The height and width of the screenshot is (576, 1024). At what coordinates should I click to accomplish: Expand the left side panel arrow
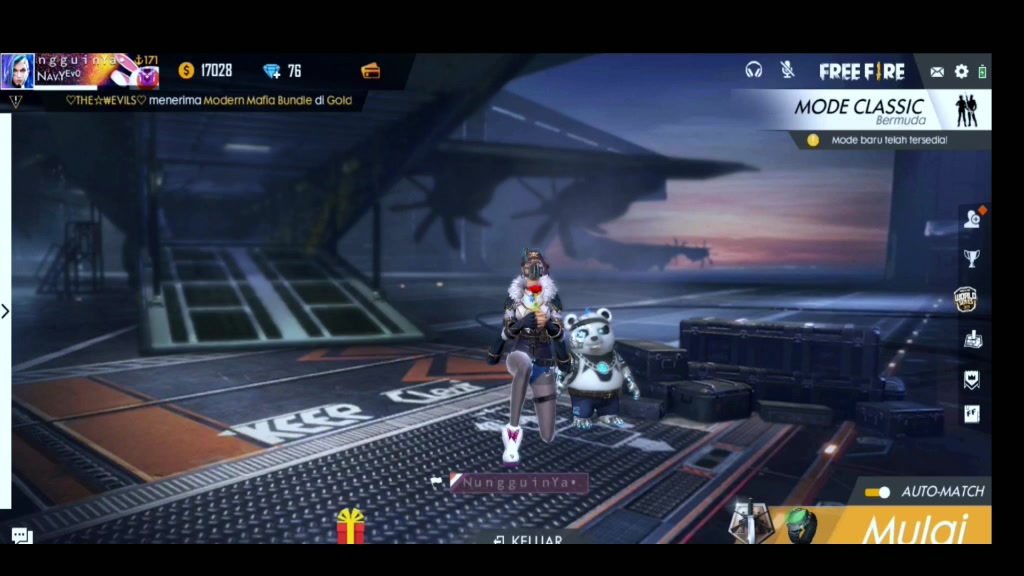5,311
